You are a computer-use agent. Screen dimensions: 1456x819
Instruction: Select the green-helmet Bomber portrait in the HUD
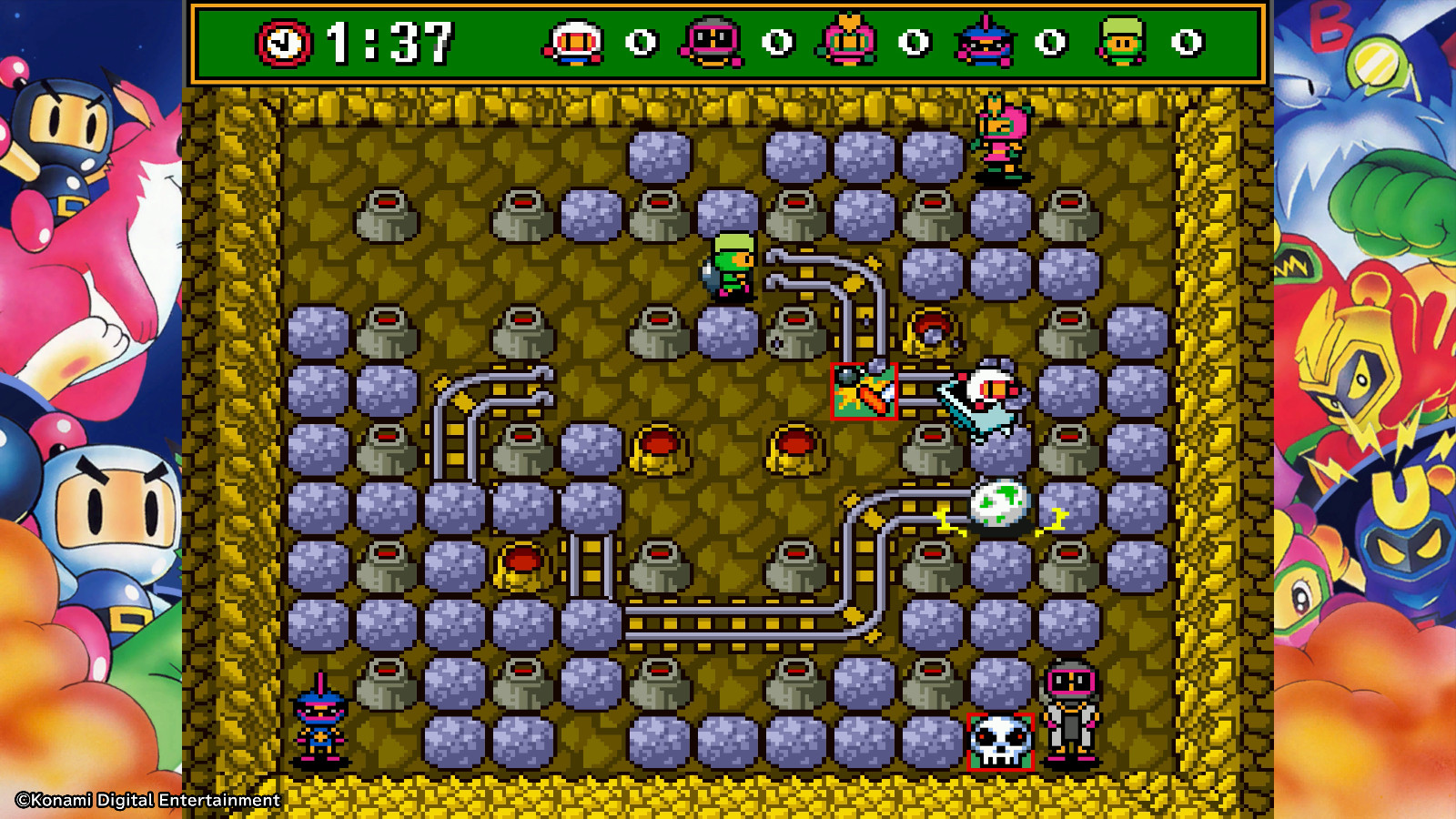1119,37
